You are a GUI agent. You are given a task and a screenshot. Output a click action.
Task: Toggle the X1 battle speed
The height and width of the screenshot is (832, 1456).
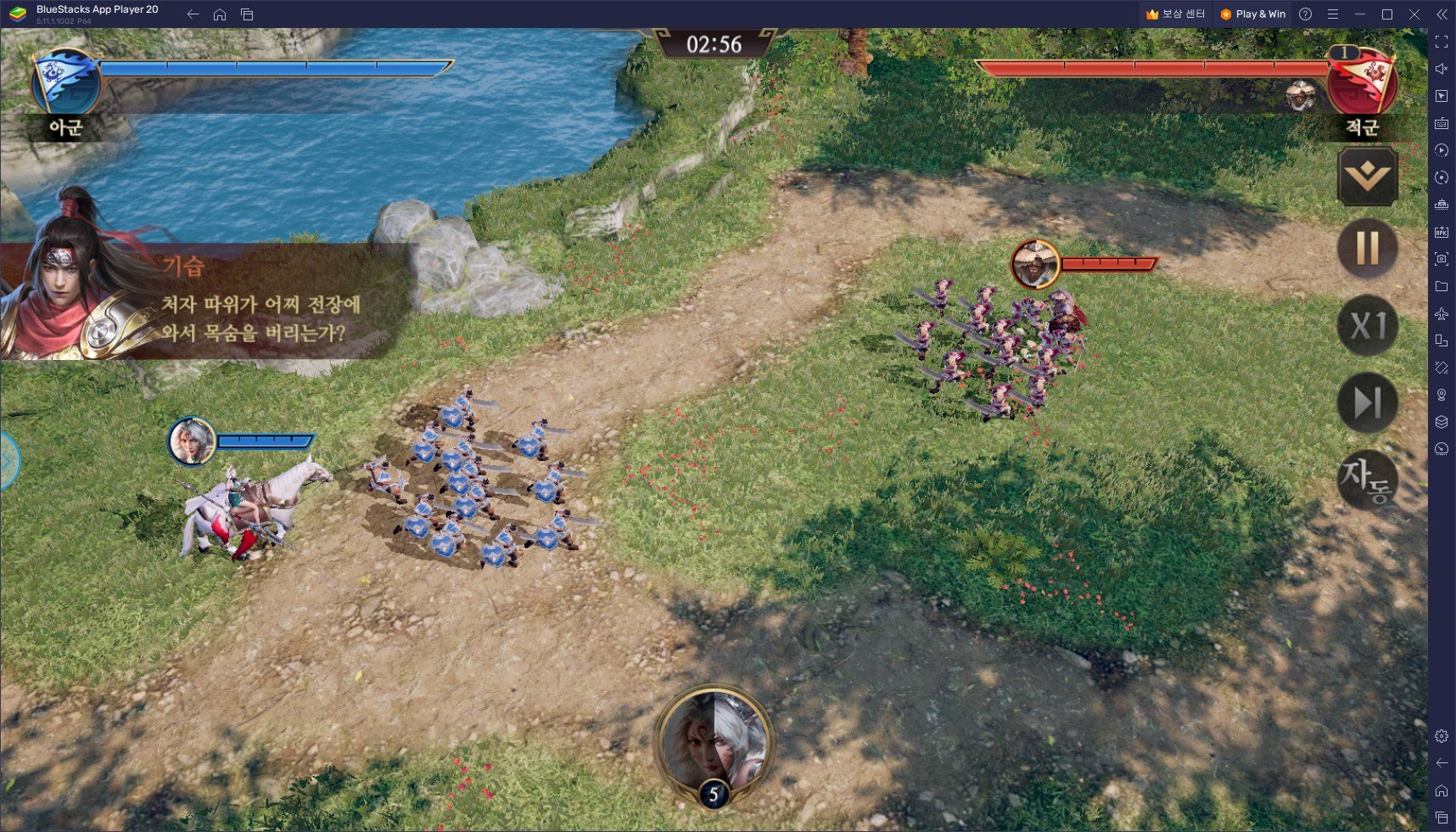click(1367, 326)
